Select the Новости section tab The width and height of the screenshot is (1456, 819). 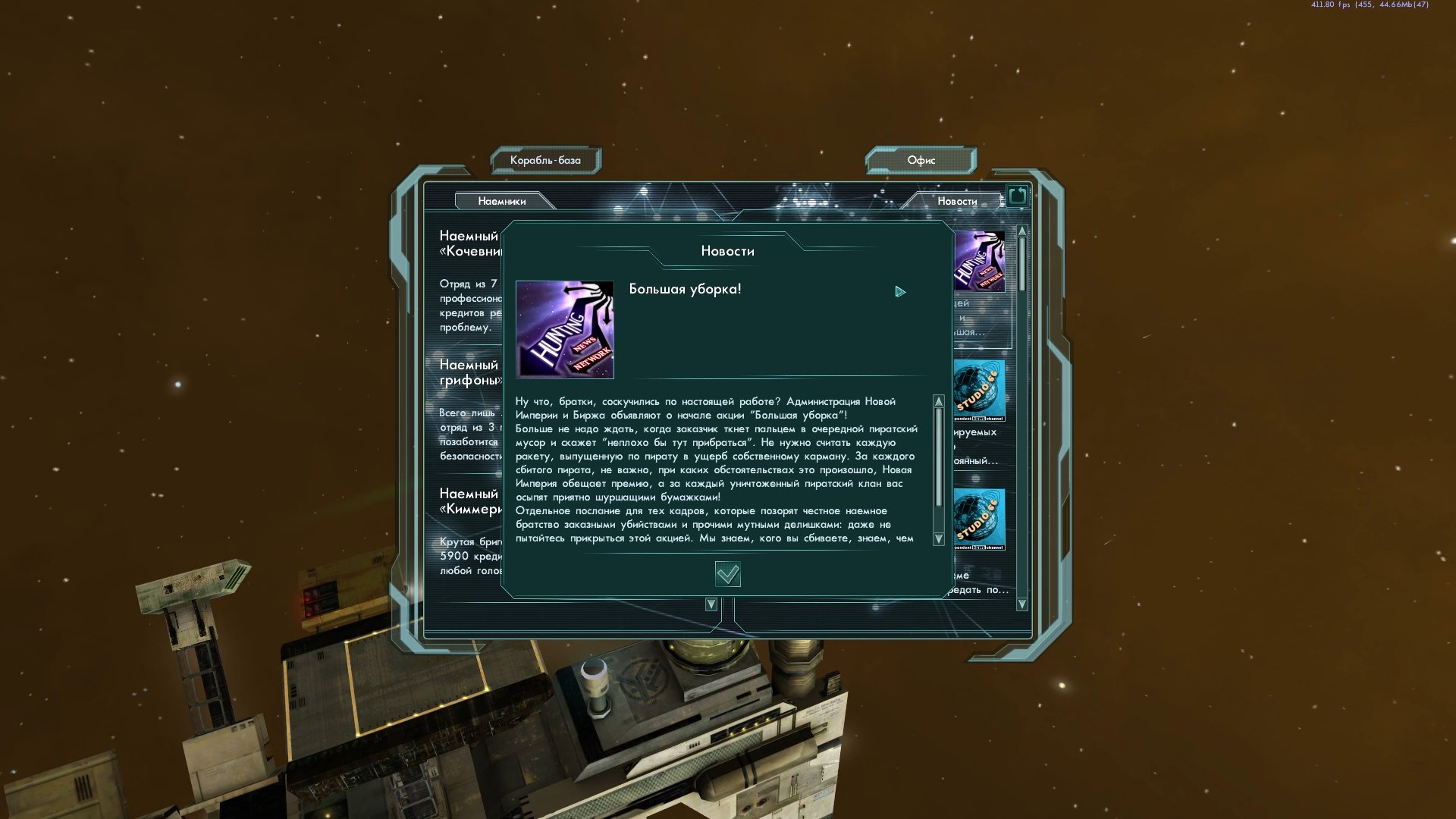tap(956, 201)
